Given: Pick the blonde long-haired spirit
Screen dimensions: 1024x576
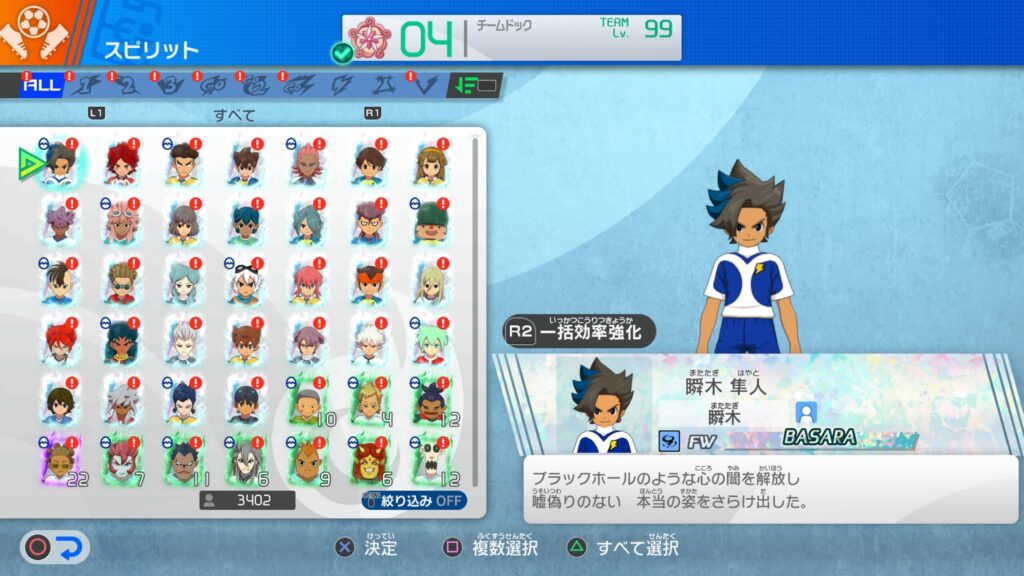Looking at the screenshot, I should 431,283.
